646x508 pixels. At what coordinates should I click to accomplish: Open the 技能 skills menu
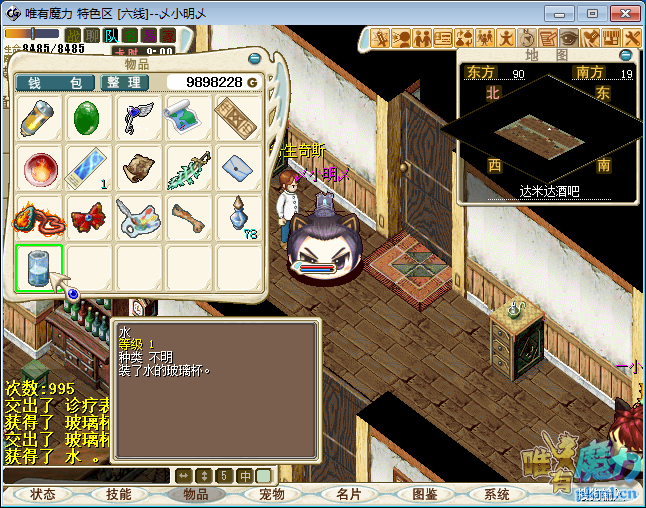119,494
